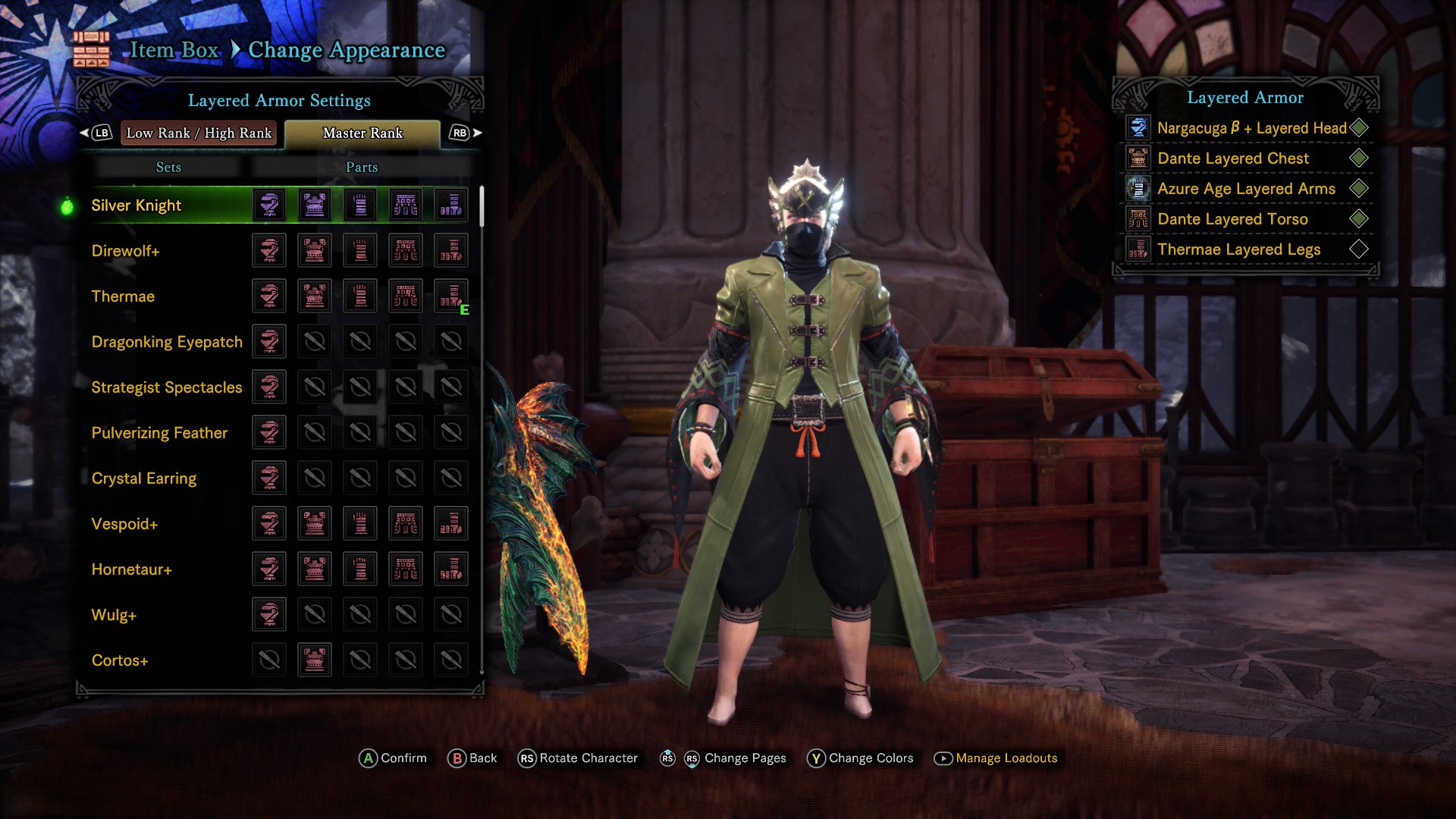Image resolution: width=1456 pixels, height=819 pixels.
Task: Select the Wulg+ head piece row
Action: (x=114, y=615)
